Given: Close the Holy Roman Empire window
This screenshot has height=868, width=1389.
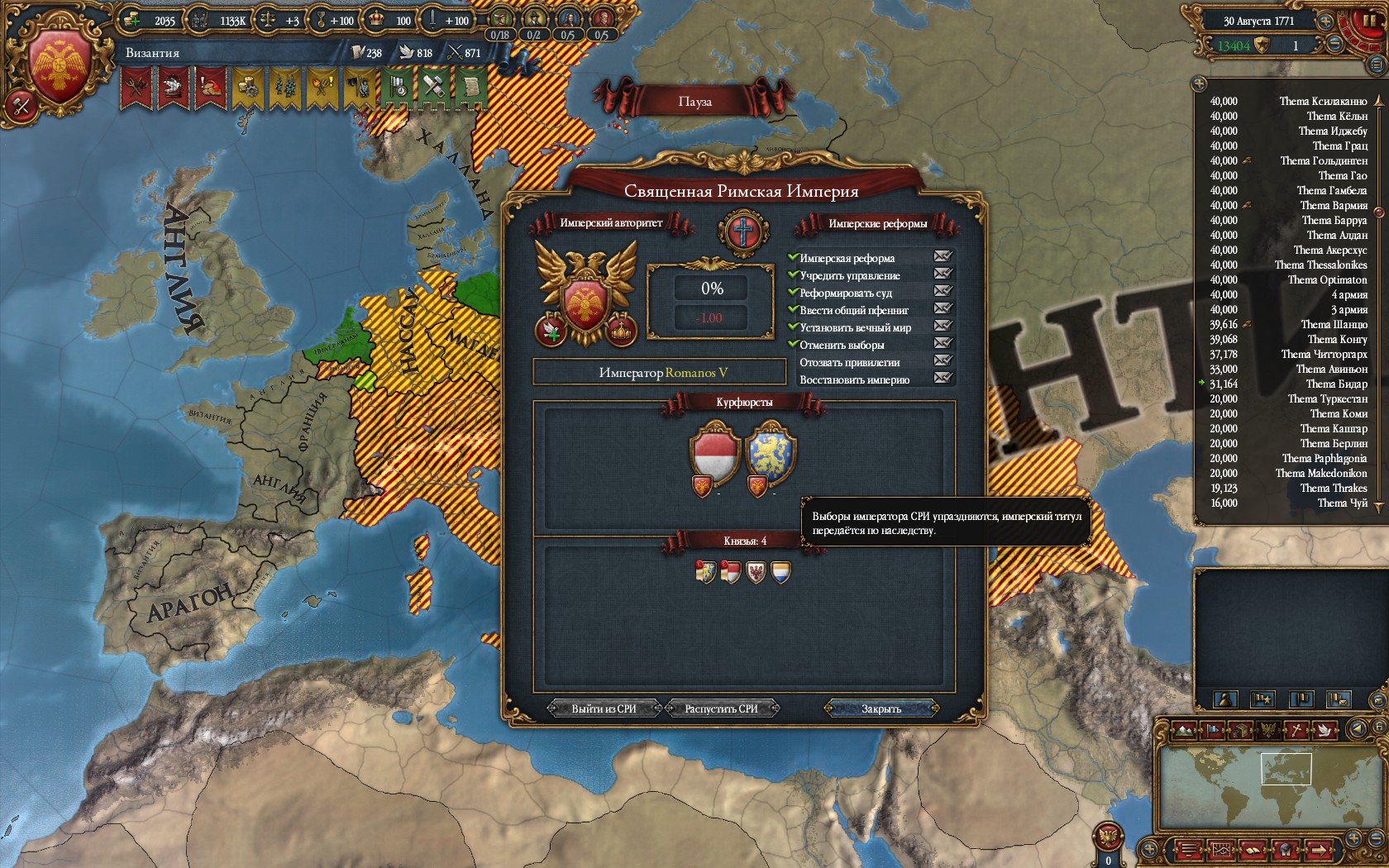Looking at the screenshot, I should pyautogui.click(x=881, y=708).
